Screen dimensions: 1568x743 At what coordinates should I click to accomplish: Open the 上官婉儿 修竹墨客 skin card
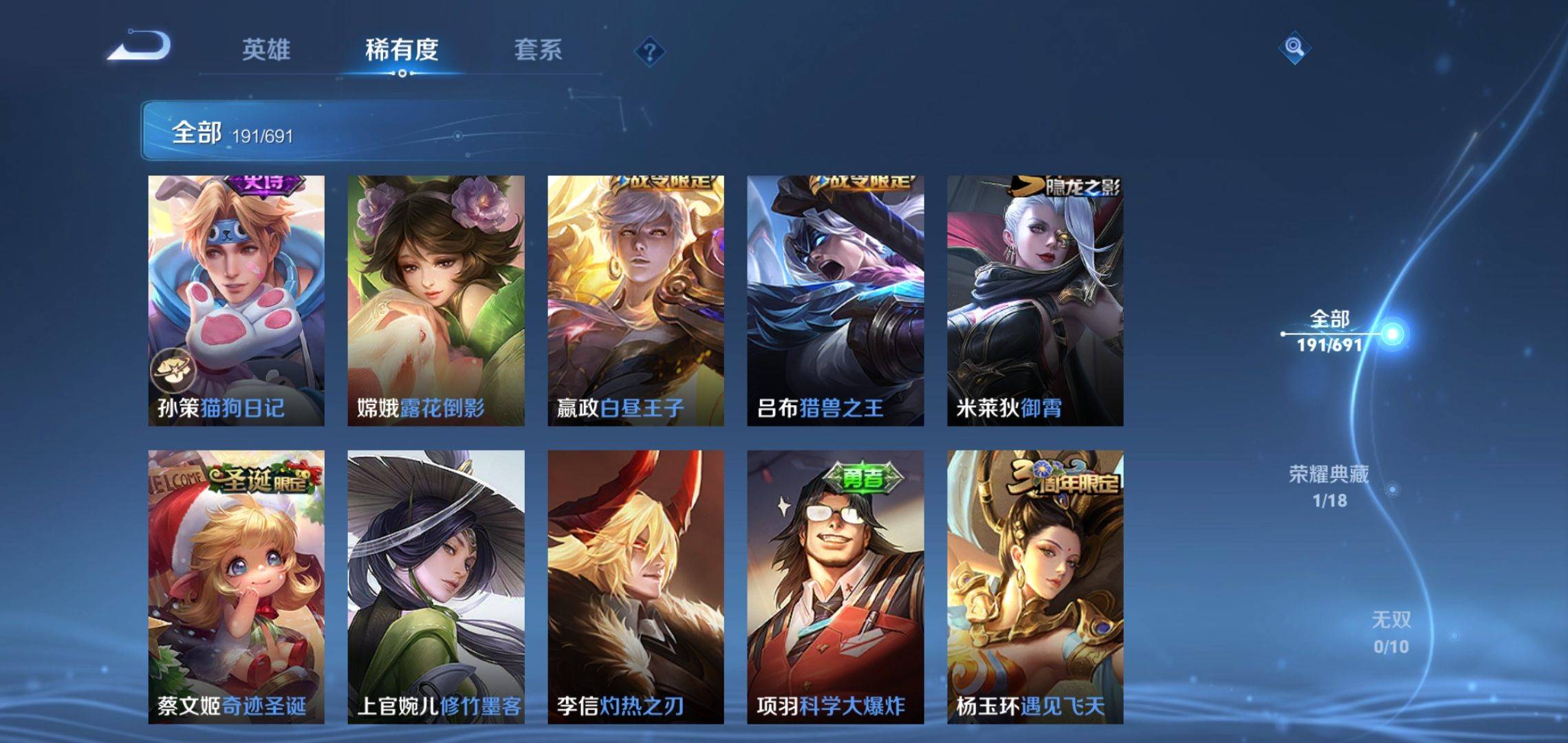click(x=435, y=587)
